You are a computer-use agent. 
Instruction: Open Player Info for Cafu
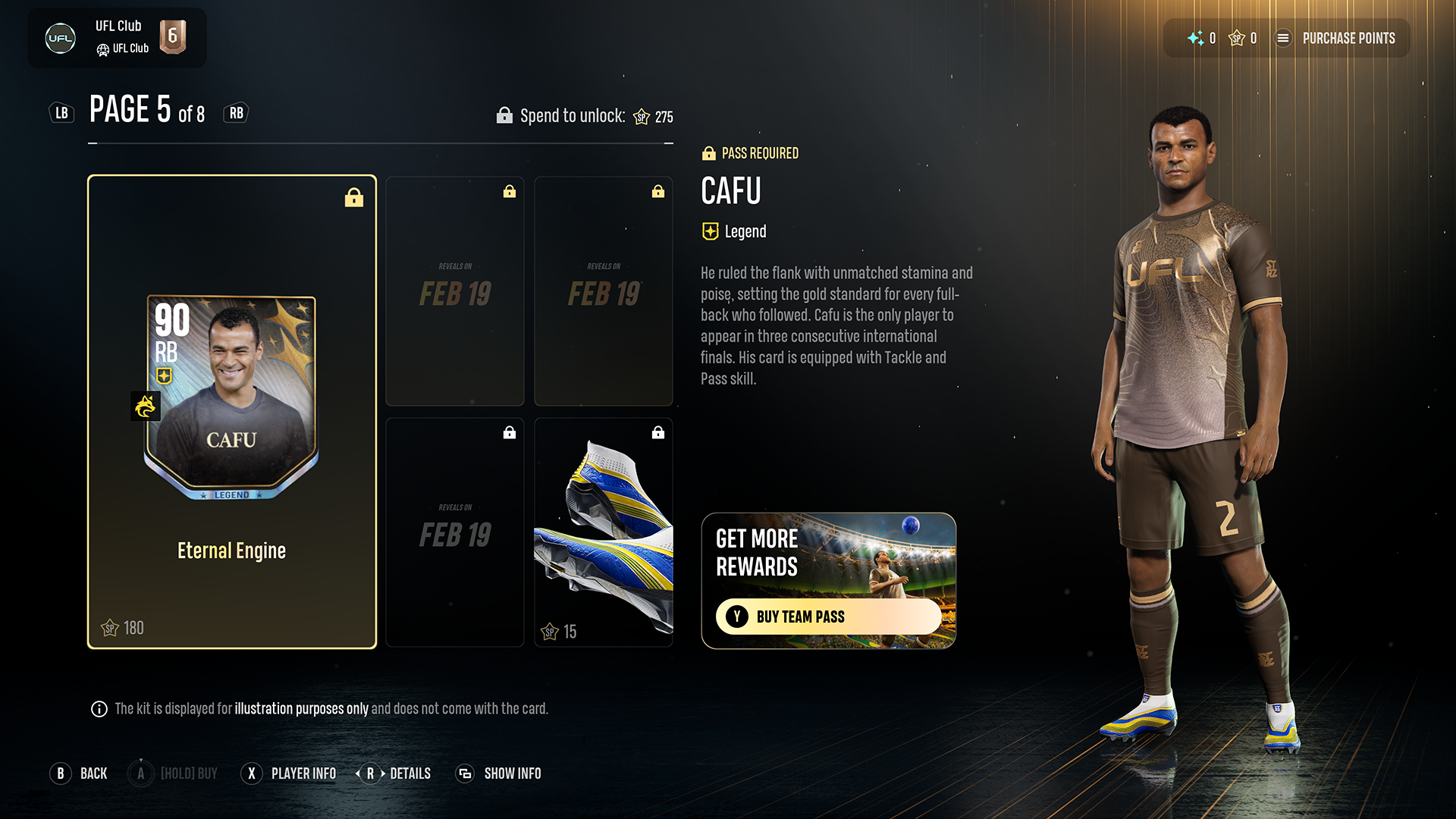click(x=289, y=773)
